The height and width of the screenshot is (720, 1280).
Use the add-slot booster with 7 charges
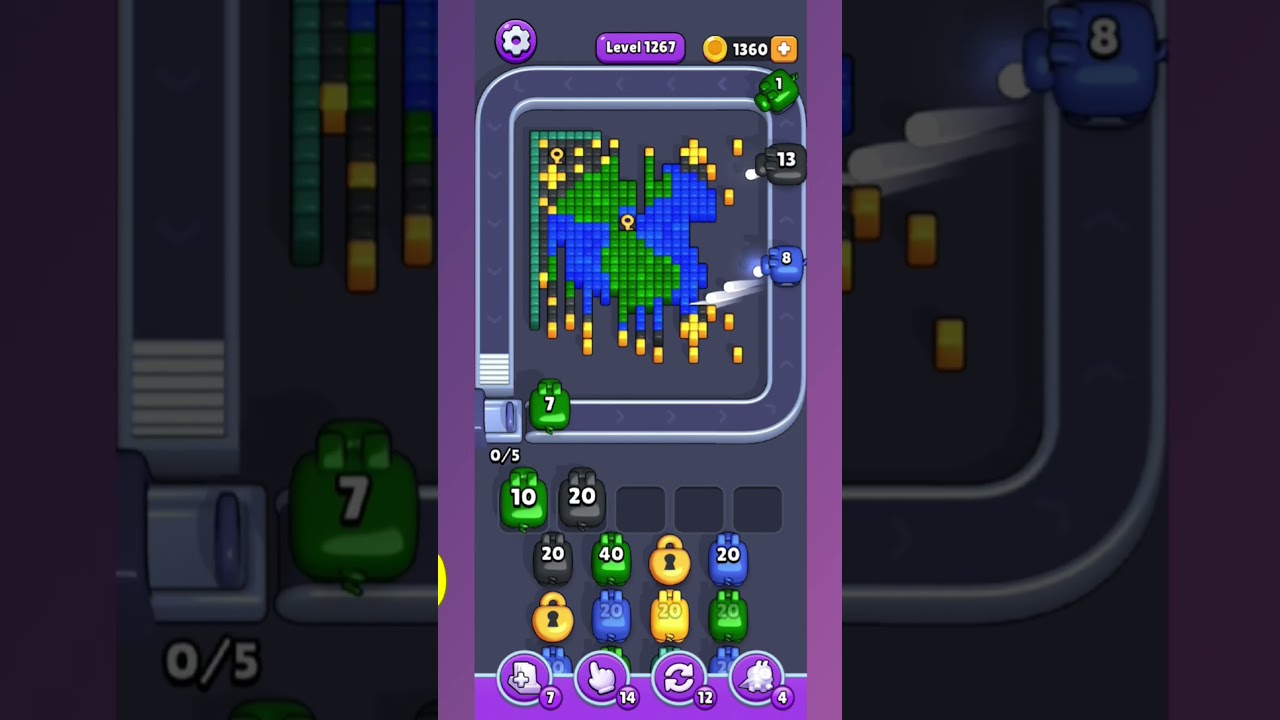point(524,677)
